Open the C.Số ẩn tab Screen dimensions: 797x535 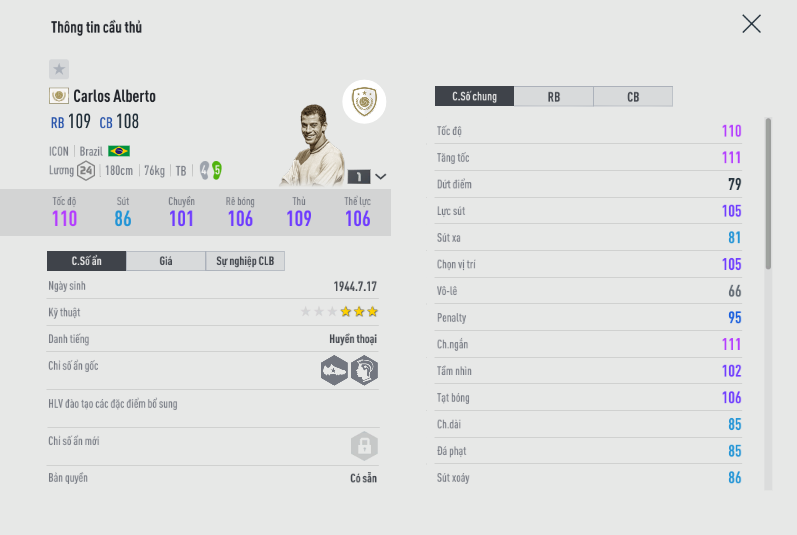coord(87,261)
